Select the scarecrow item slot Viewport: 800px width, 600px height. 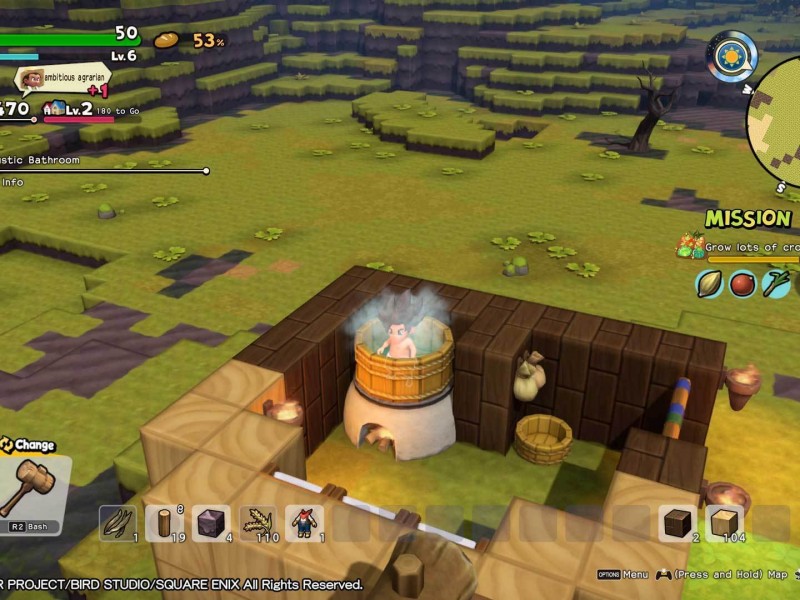[x=304, y=523]
